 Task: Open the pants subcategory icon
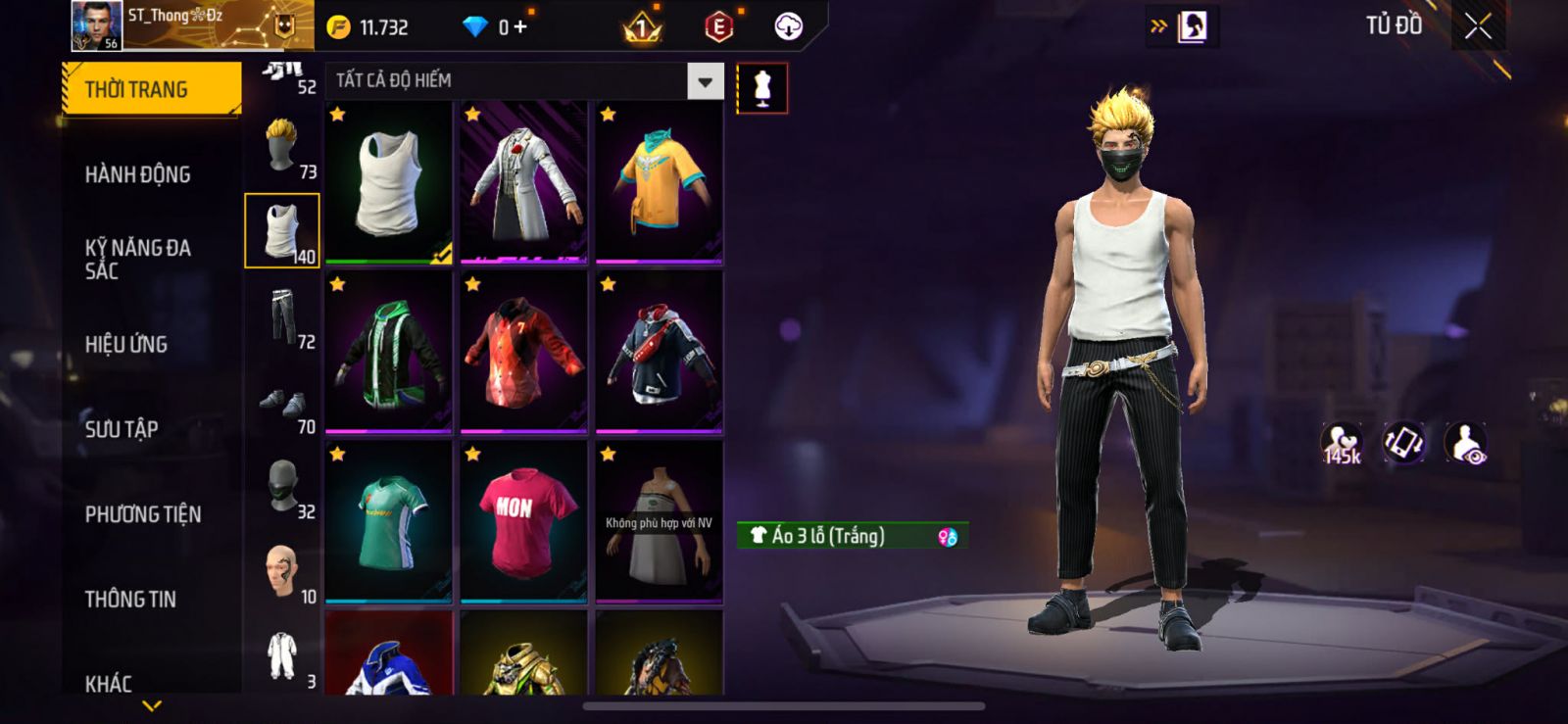tap(282, 316)
